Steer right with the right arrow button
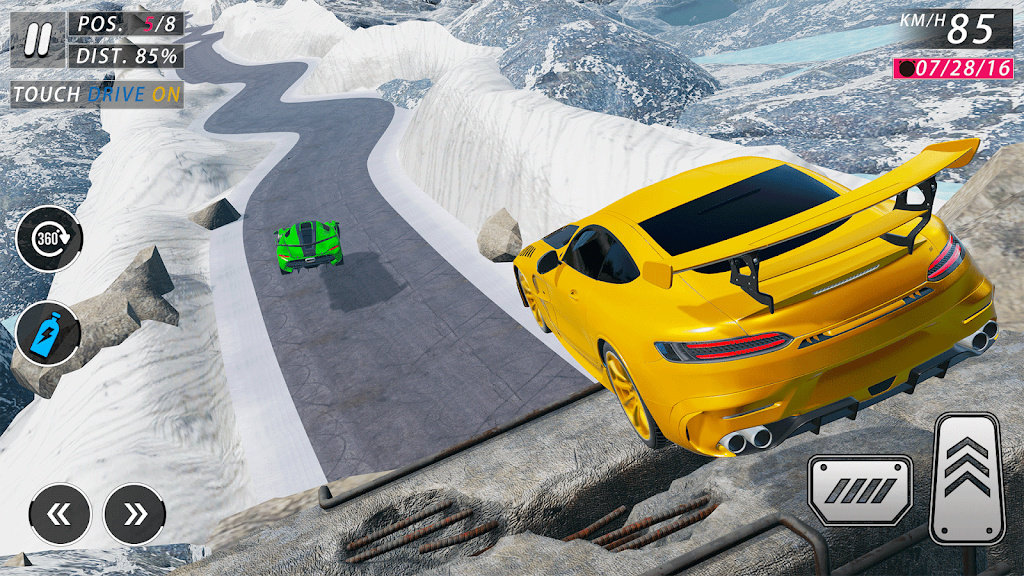Screen dimensions: 1024x576 tap(135, 514)
